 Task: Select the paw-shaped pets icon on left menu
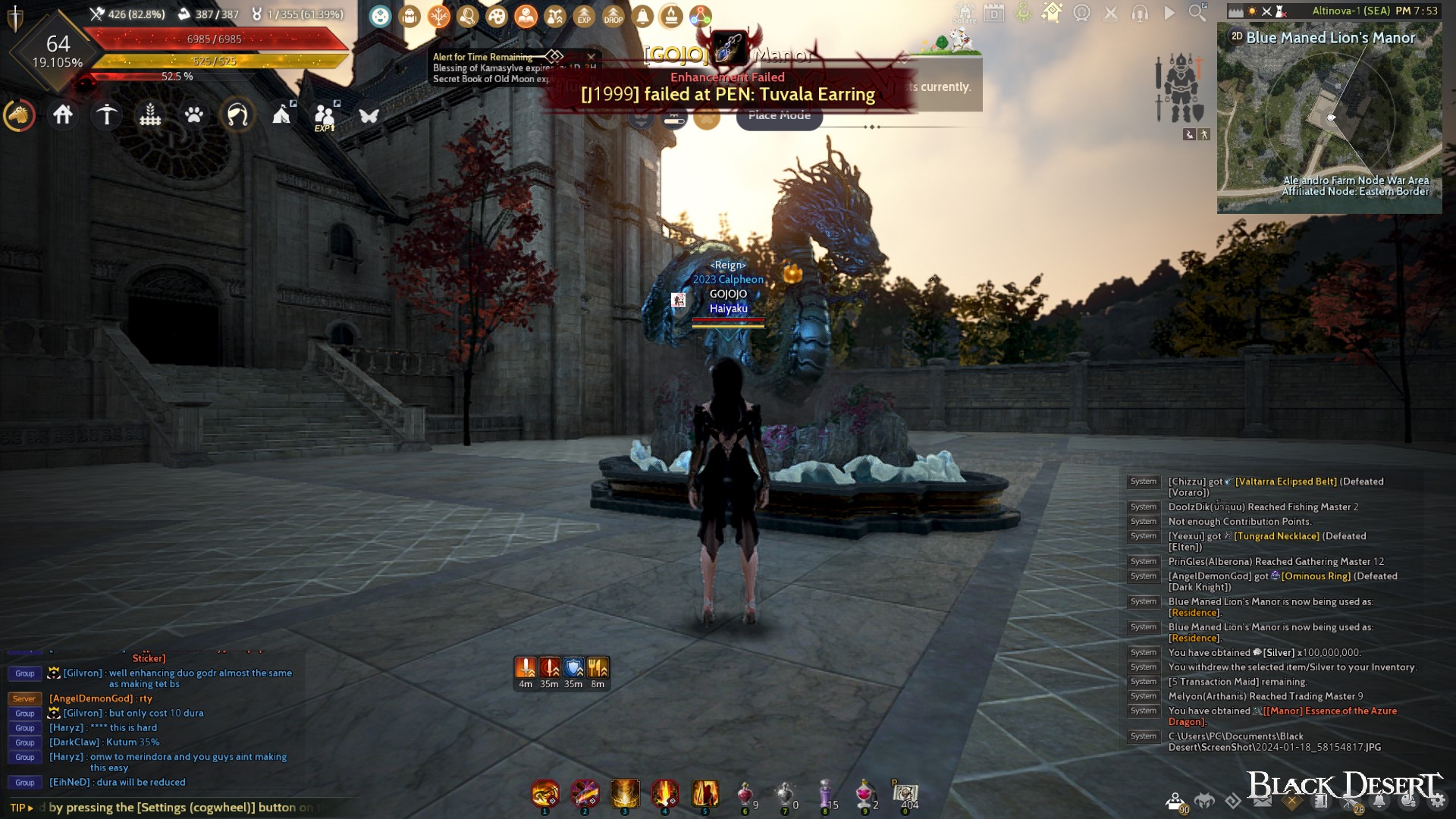coord(194,115)
